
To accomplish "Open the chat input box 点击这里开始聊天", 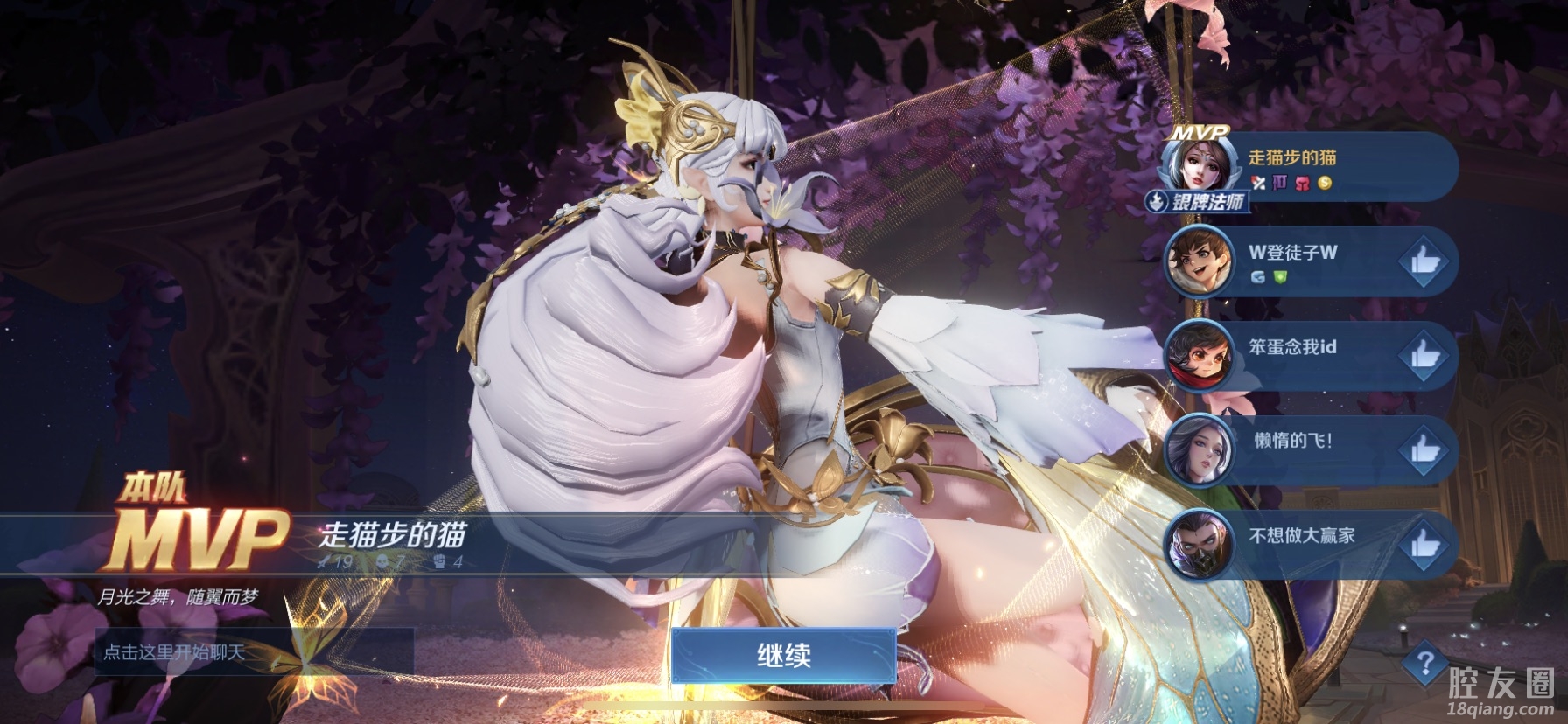I will [254, 651].
